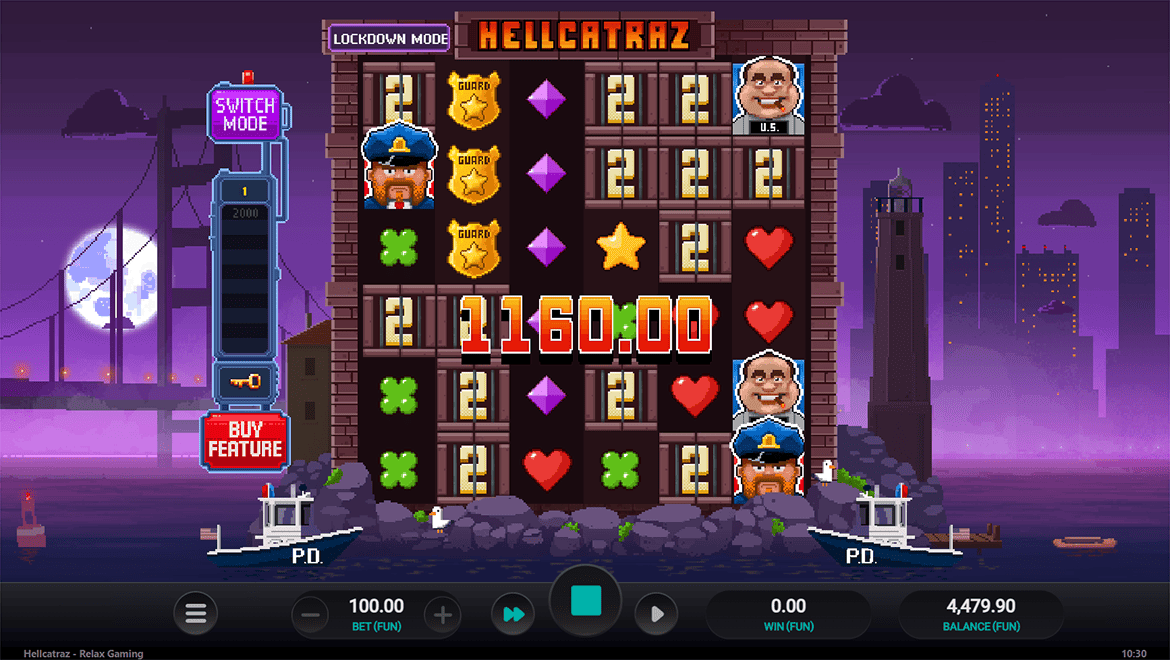1170x660 pixels.
Task: Increase the bet amount with plus
Action: tap(443, 614)
